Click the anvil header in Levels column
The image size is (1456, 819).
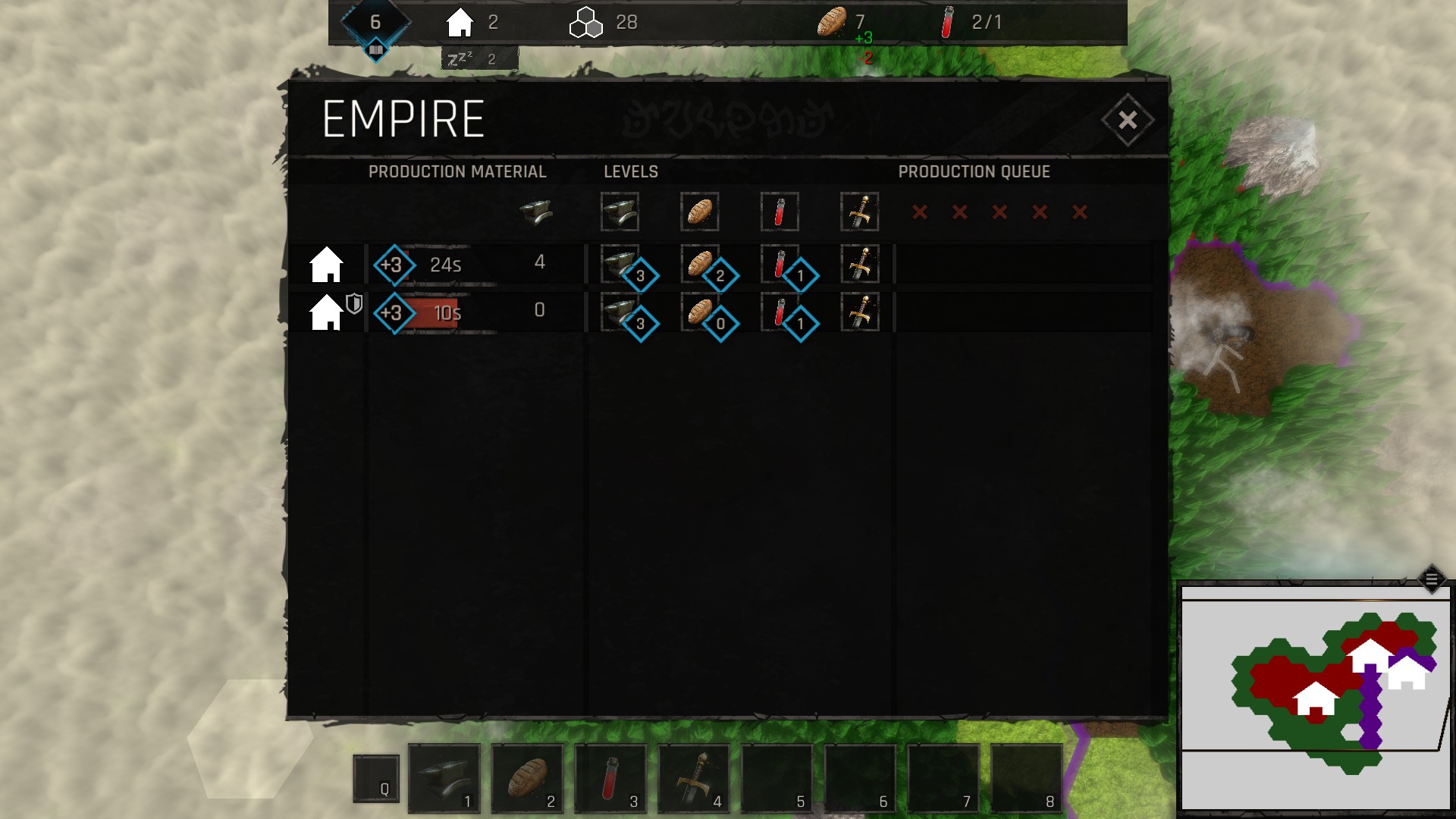(x=620, y=212)
